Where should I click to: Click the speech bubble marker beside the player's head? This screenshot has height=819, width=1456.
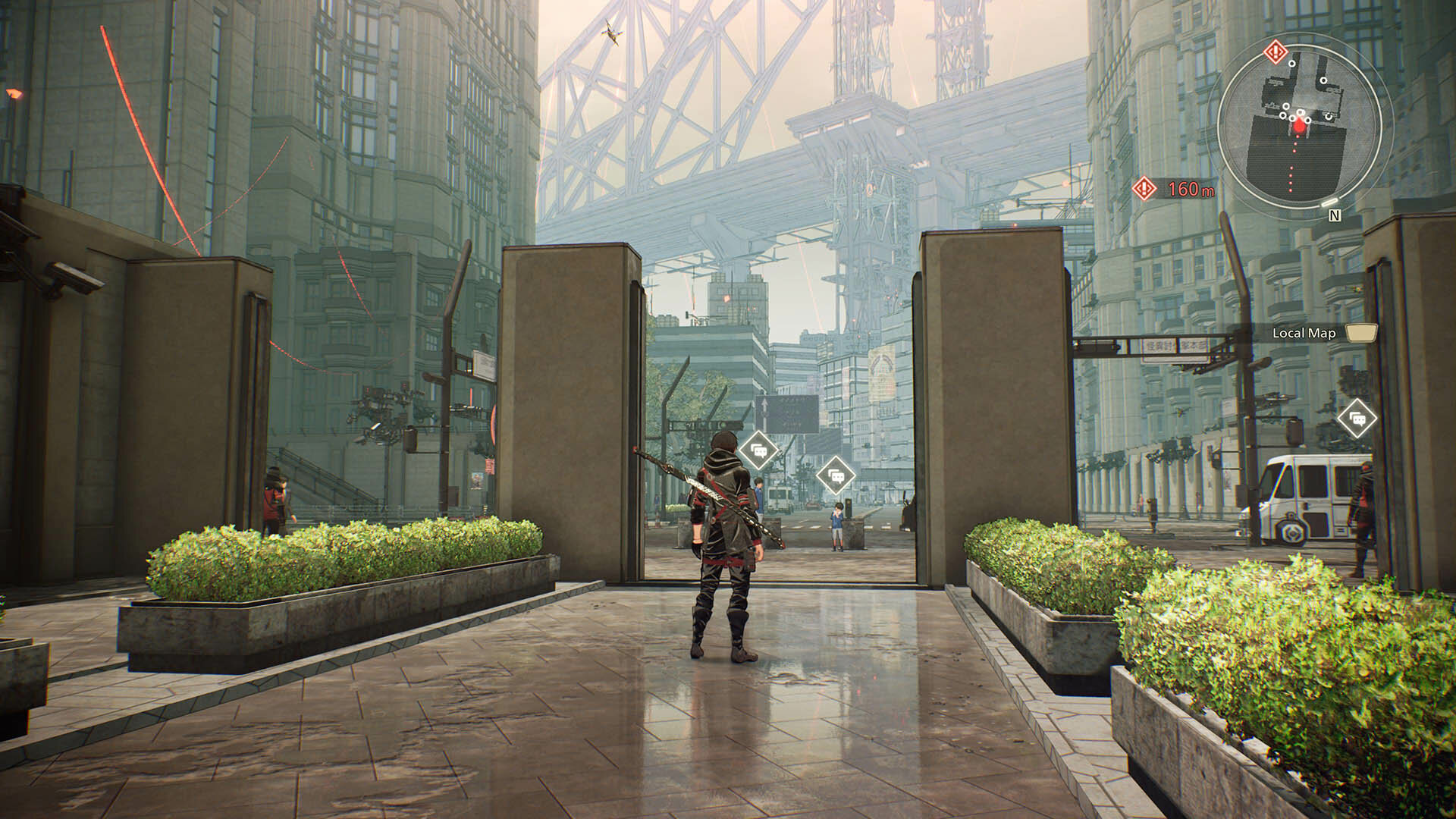pyautogui.click(x=758, y=451)
